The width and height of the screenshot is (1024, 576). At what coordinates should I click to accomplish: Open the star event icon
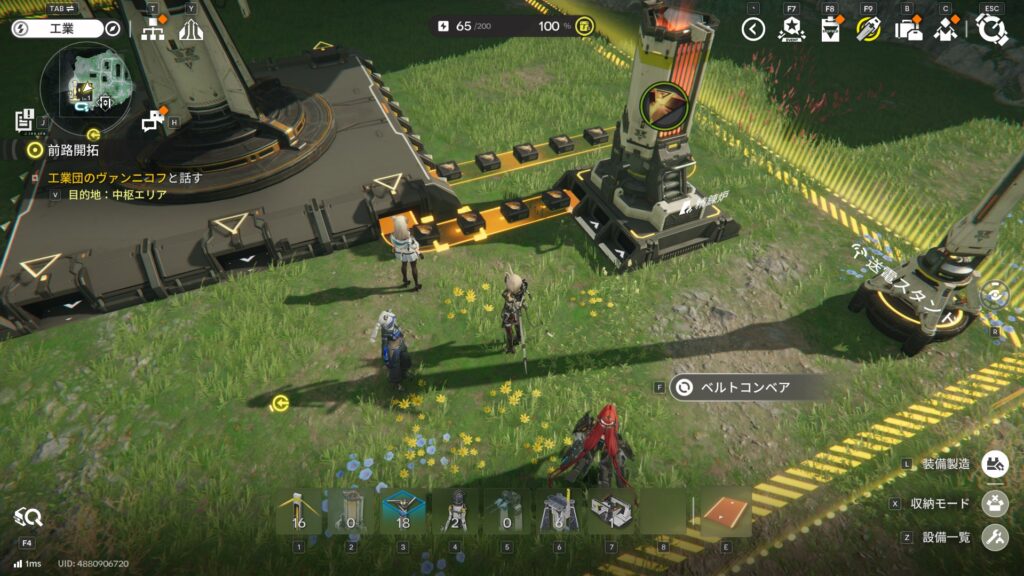pos(791,29)
